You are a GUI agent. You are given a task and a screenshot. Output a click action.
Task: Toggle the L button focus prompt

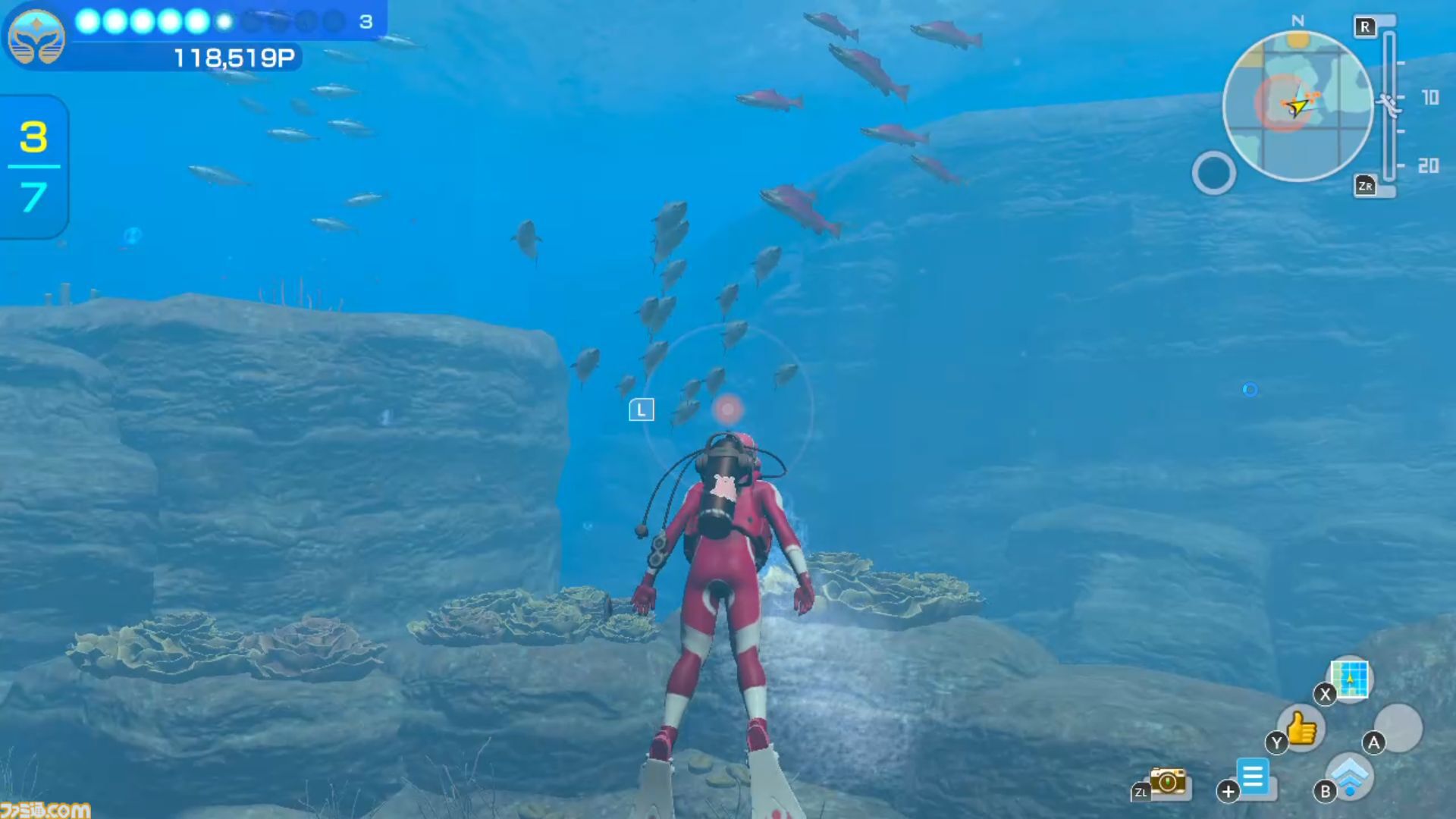(641, 409)
